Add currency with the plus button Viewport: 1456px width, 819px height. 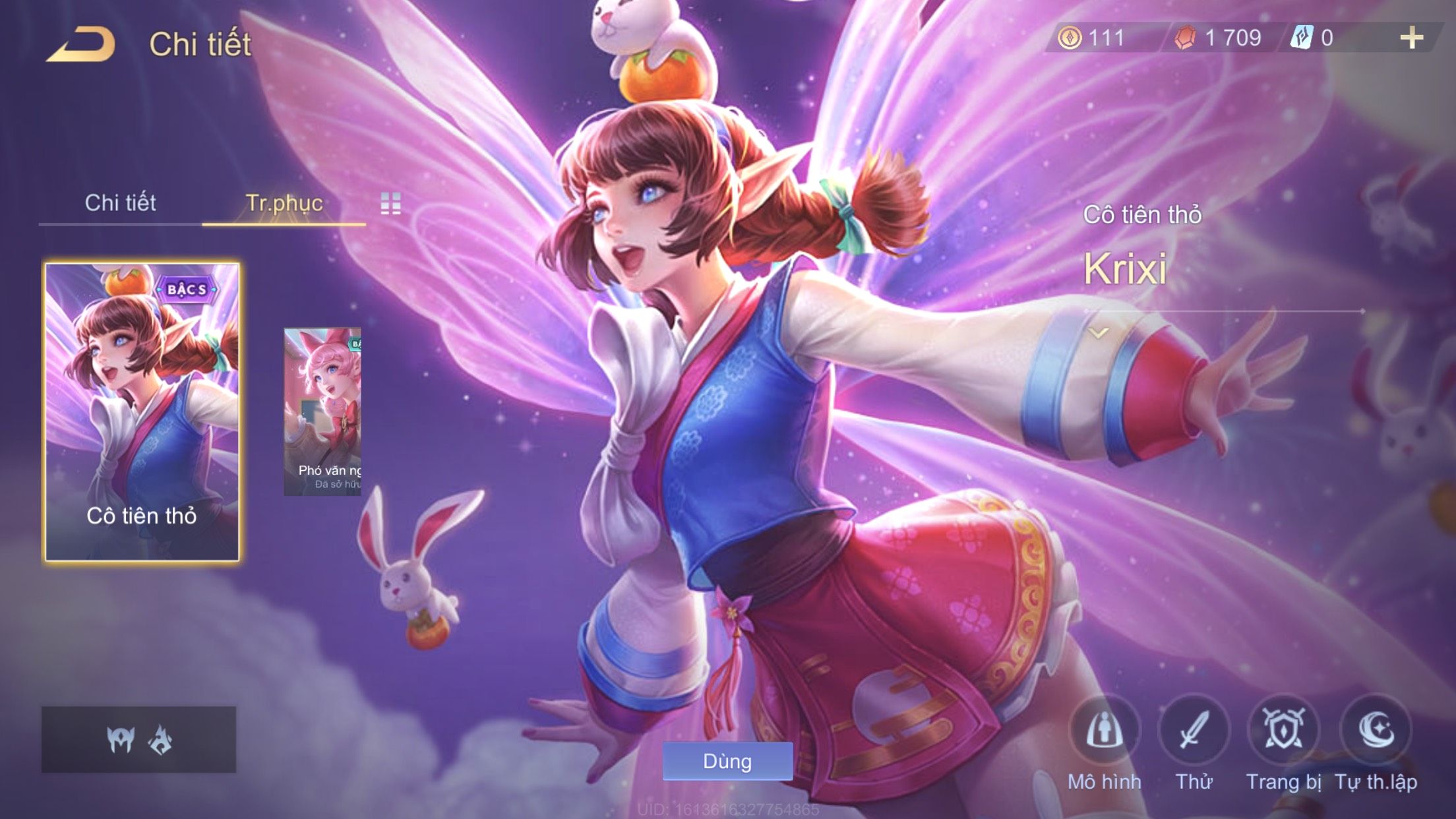[1411, 38]
